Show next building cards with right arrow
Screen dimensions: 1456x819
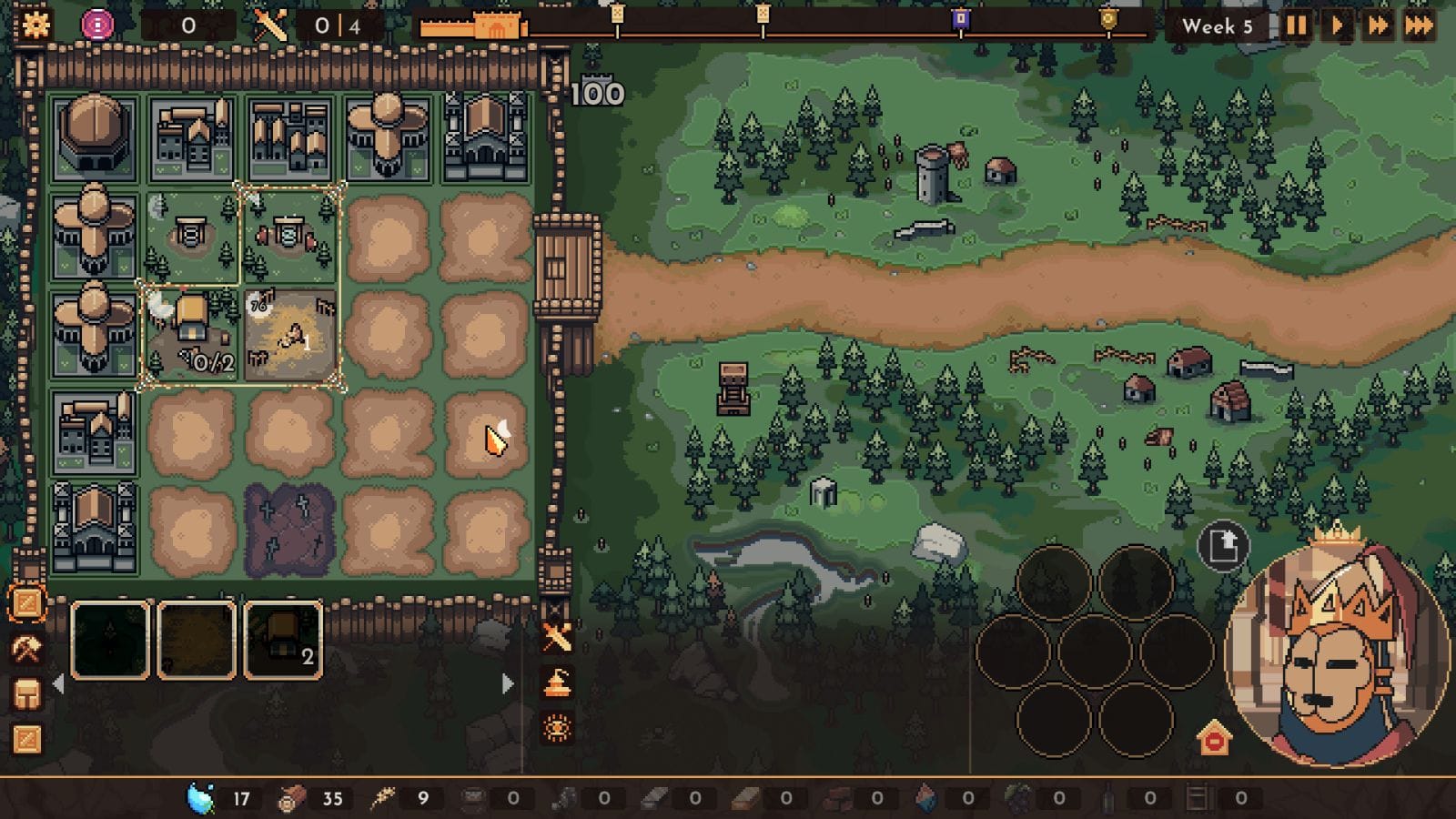pos(508,683)
